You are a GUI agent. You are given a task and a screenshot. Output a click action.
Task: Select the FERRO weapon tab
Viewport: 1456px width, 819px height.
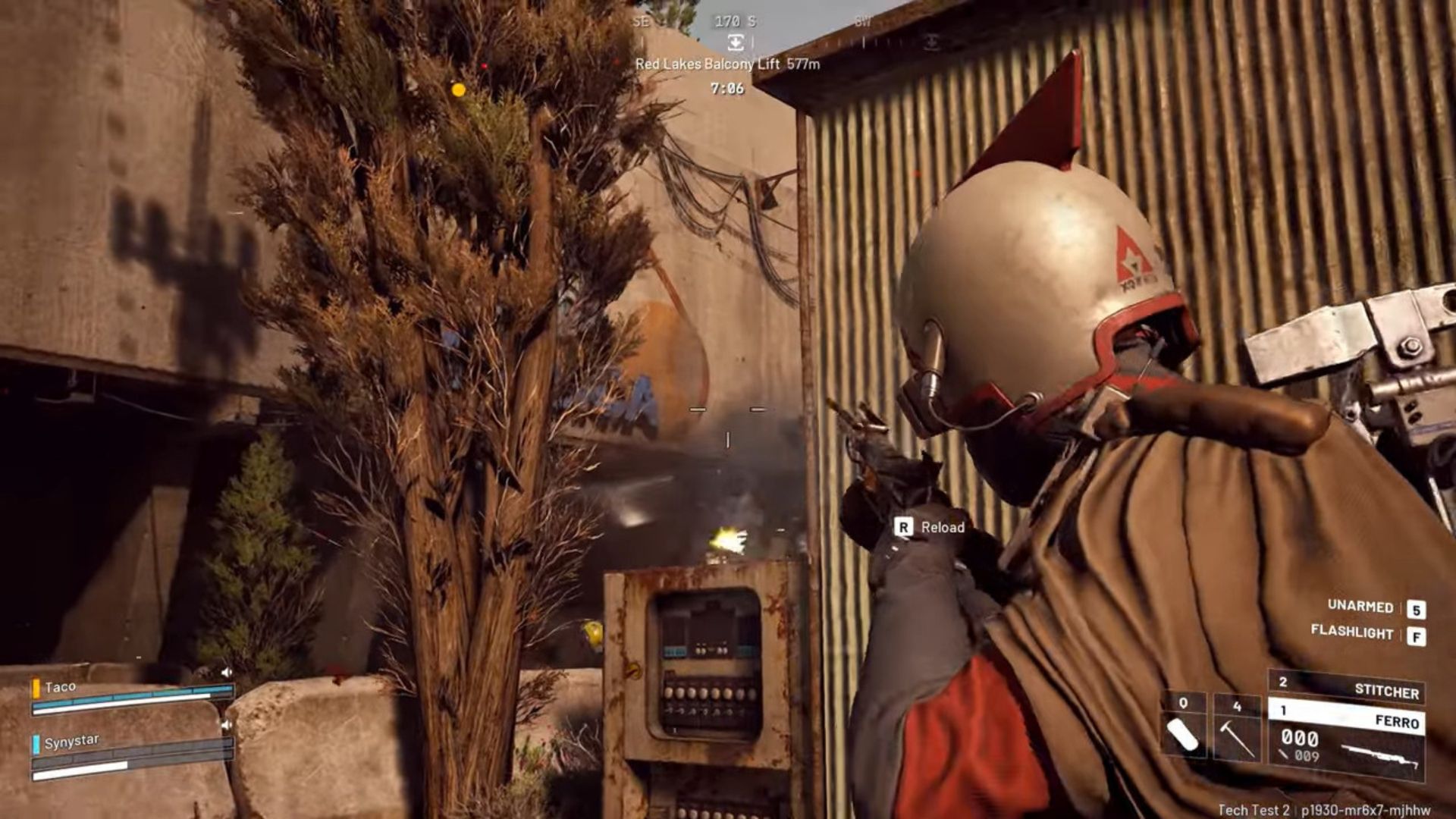point(1396,721)
